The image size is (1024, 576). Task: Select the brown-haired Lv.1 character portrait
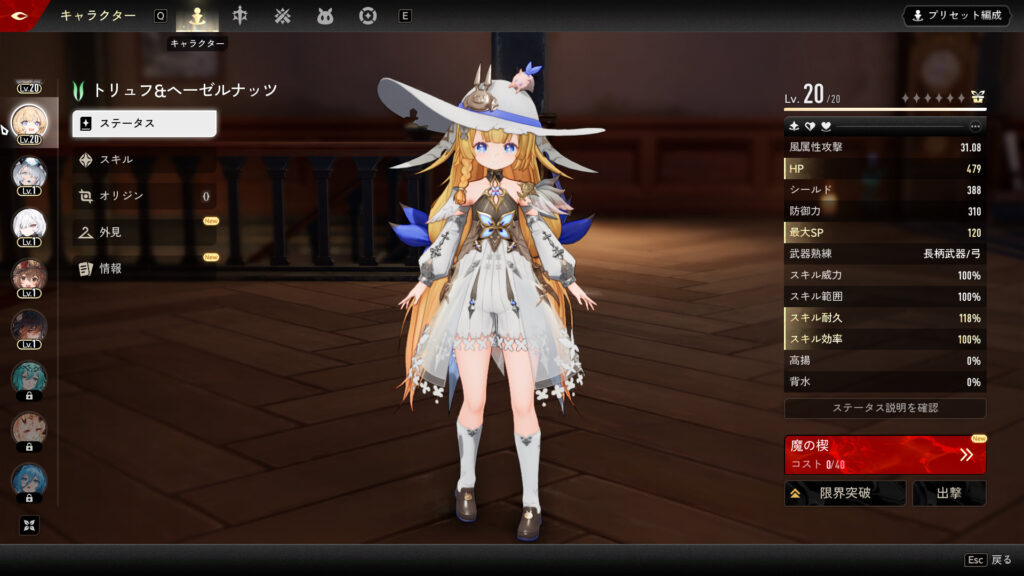pos(28,274)
